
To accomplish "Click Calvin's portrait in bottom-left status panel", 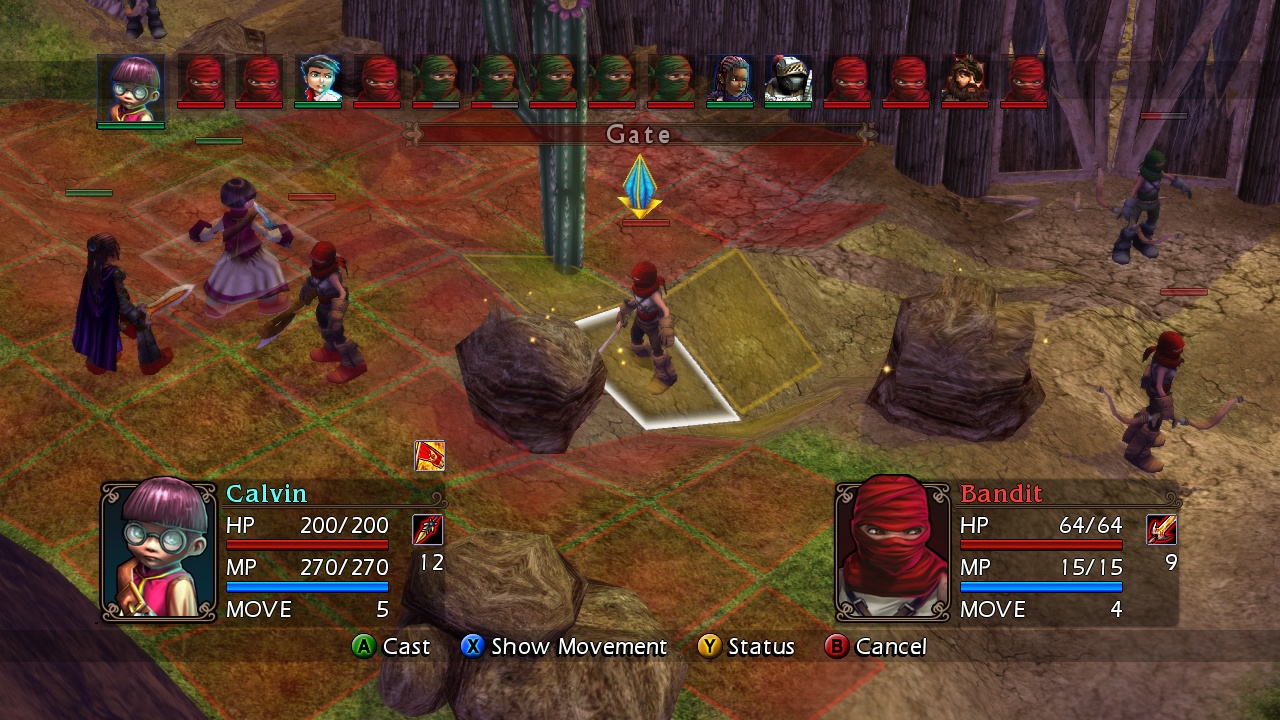I will coord(158,550).
